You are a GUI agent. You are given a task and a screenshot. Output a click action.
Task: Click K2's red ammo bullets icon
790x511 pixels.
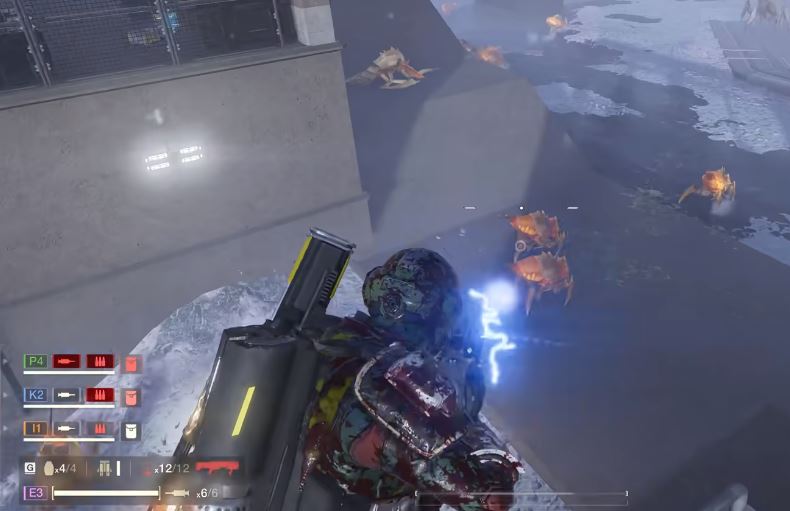tap(99, 395)
